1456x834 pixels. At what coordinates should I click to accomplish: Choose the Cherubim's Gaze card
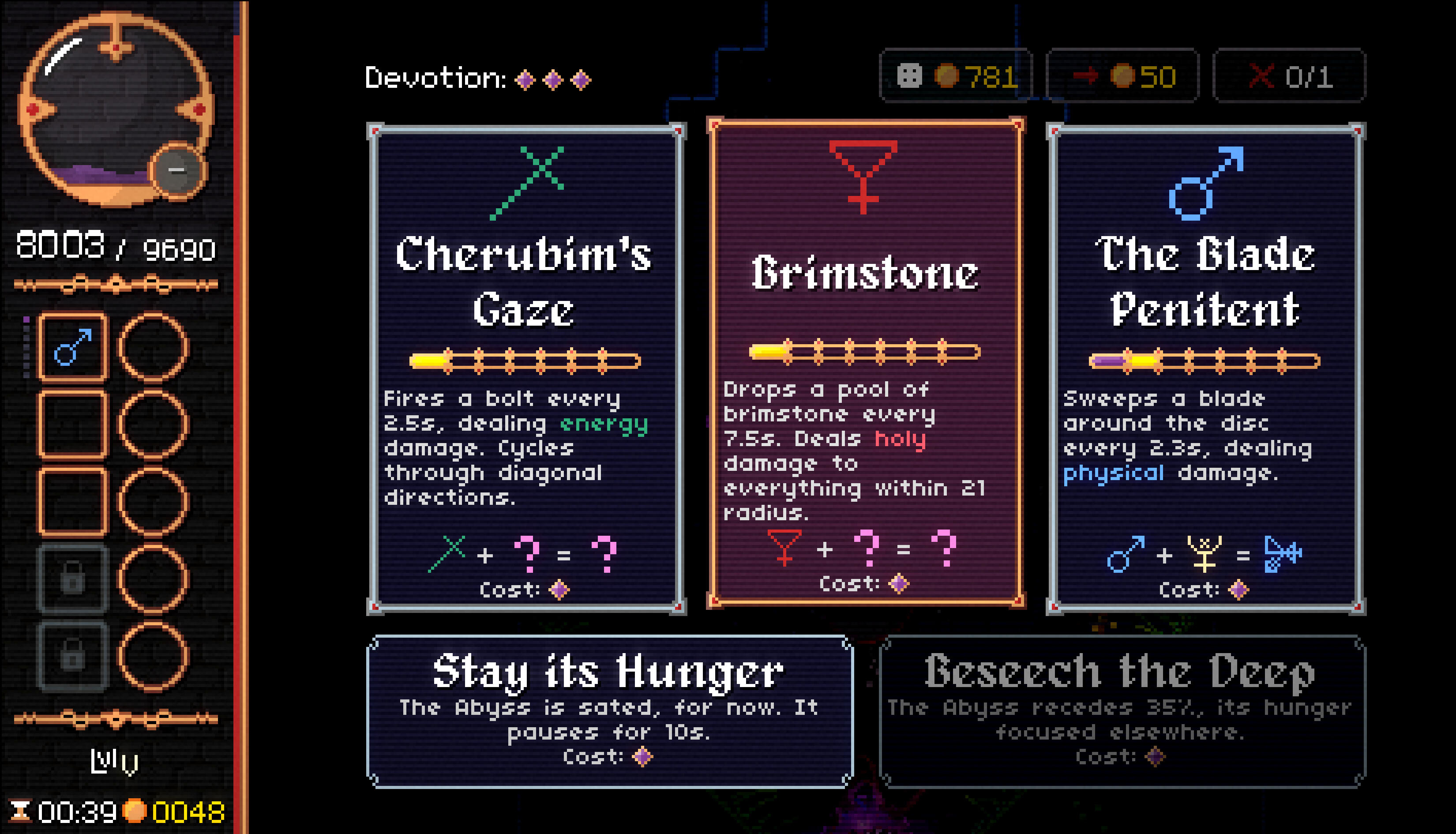coord(525,368)
